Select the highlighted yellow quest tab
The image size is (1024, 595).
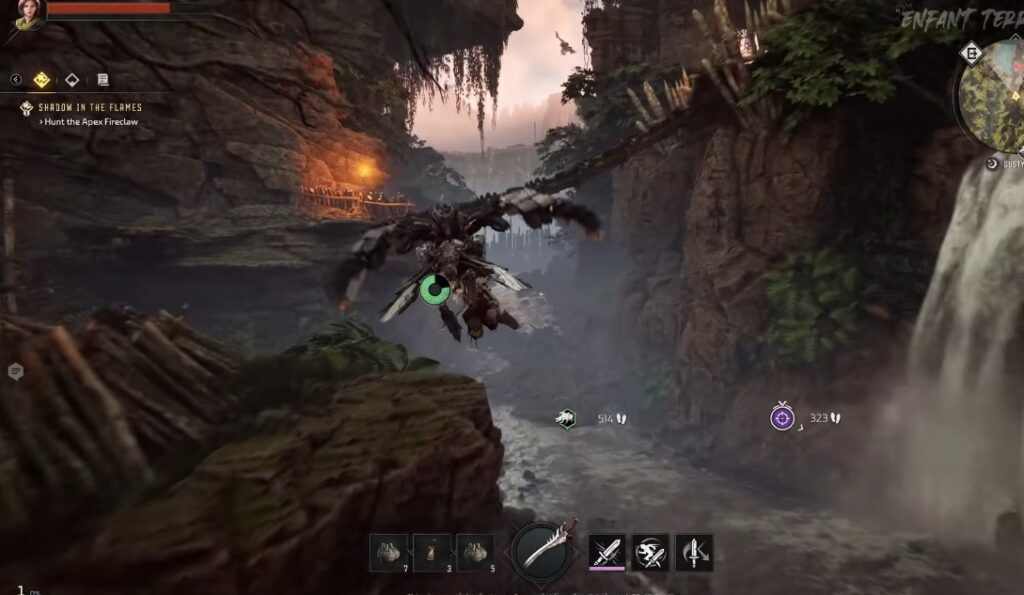click(x=41, y=79)
